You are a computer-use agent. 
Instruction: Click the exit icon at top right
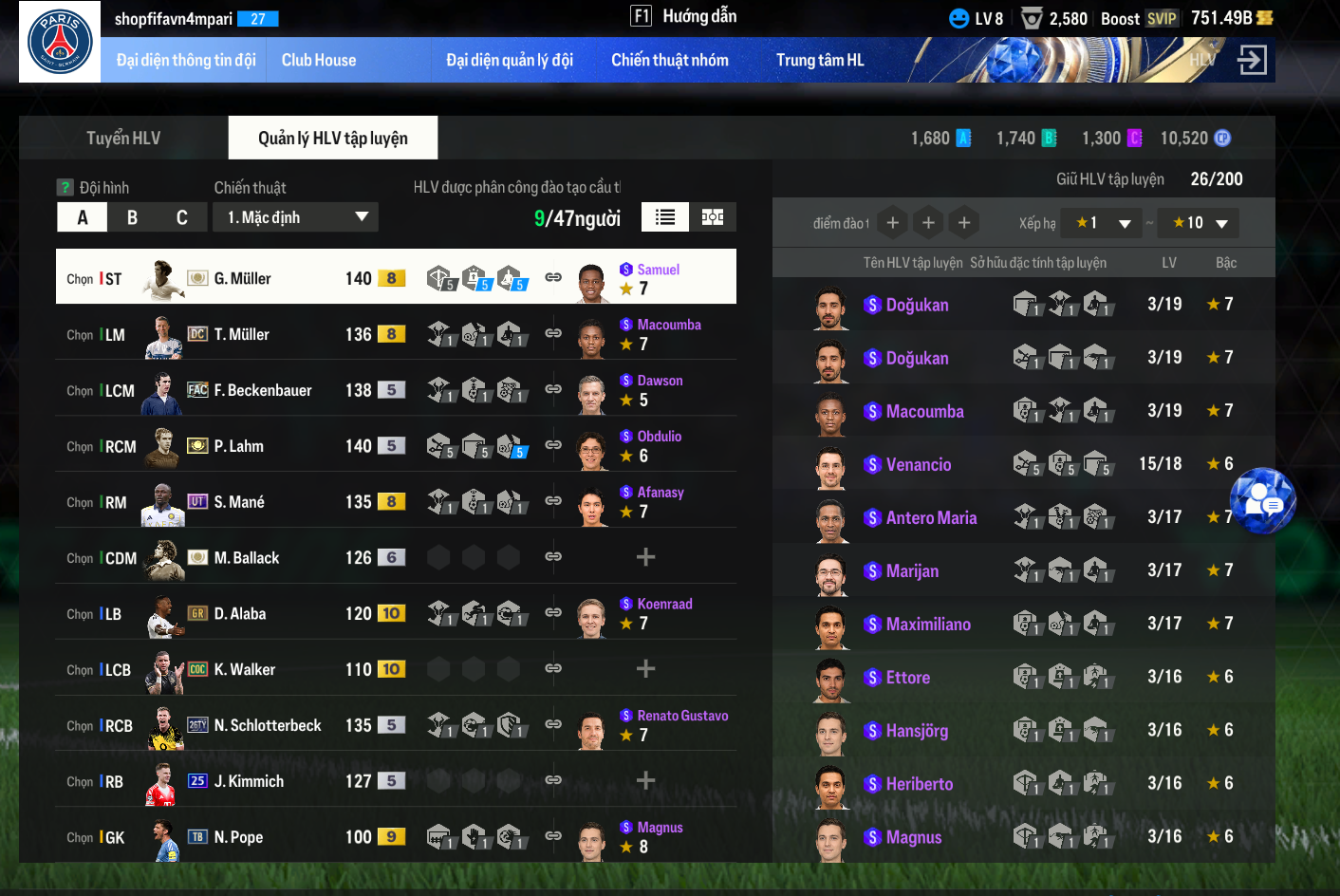click(x=1252, y=61)
